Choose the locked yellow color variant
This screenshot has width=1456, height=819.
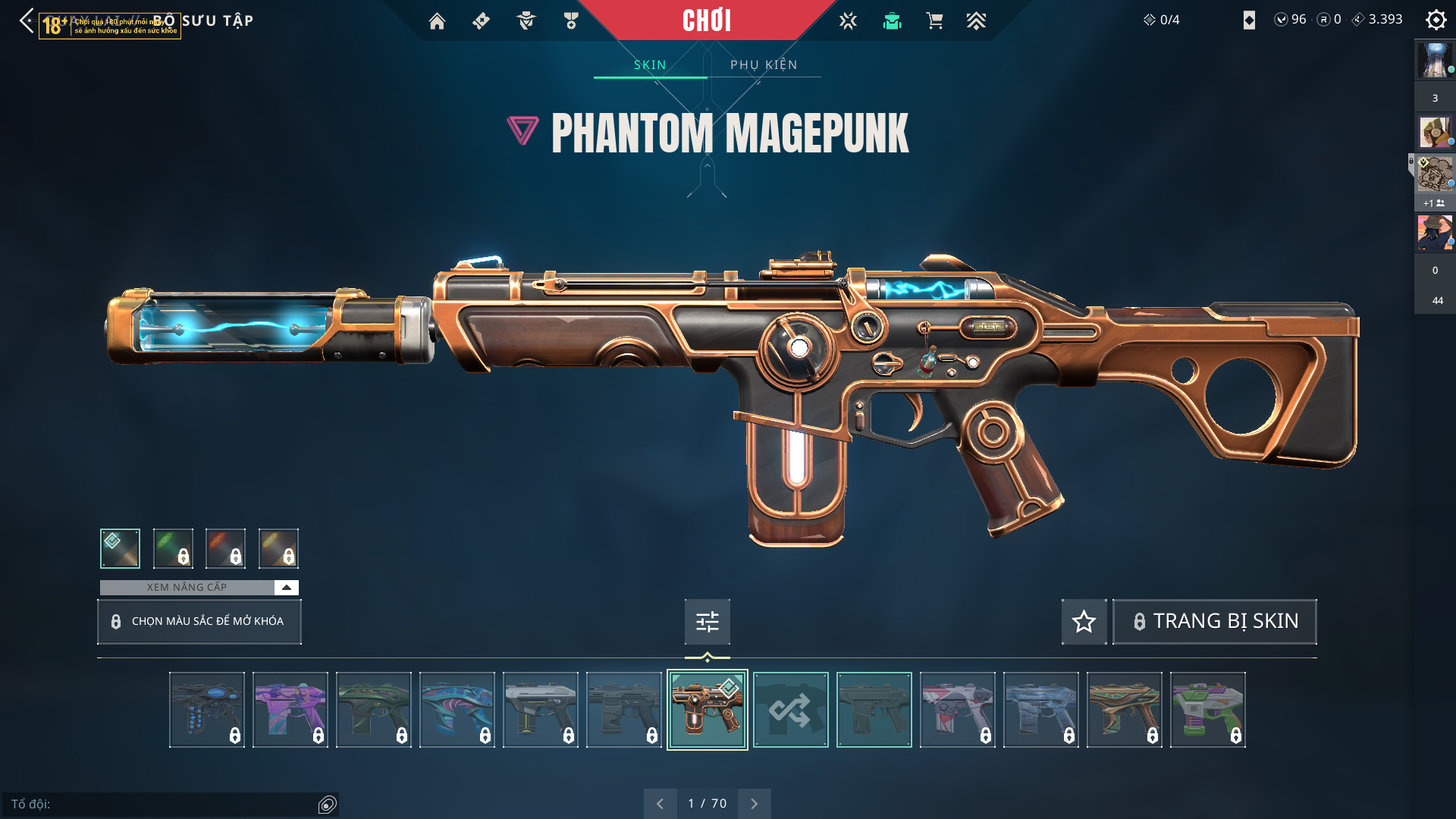click(x=278, y=548)
